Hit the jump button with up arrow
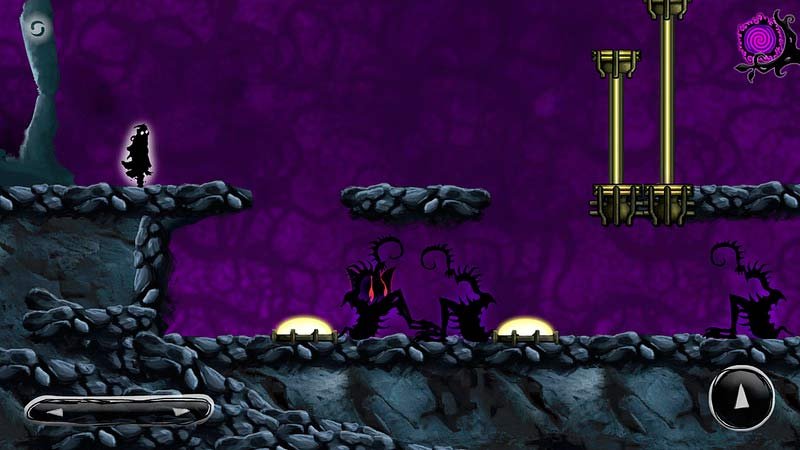This screenshot has height=450, width=800. pos(741,399)
